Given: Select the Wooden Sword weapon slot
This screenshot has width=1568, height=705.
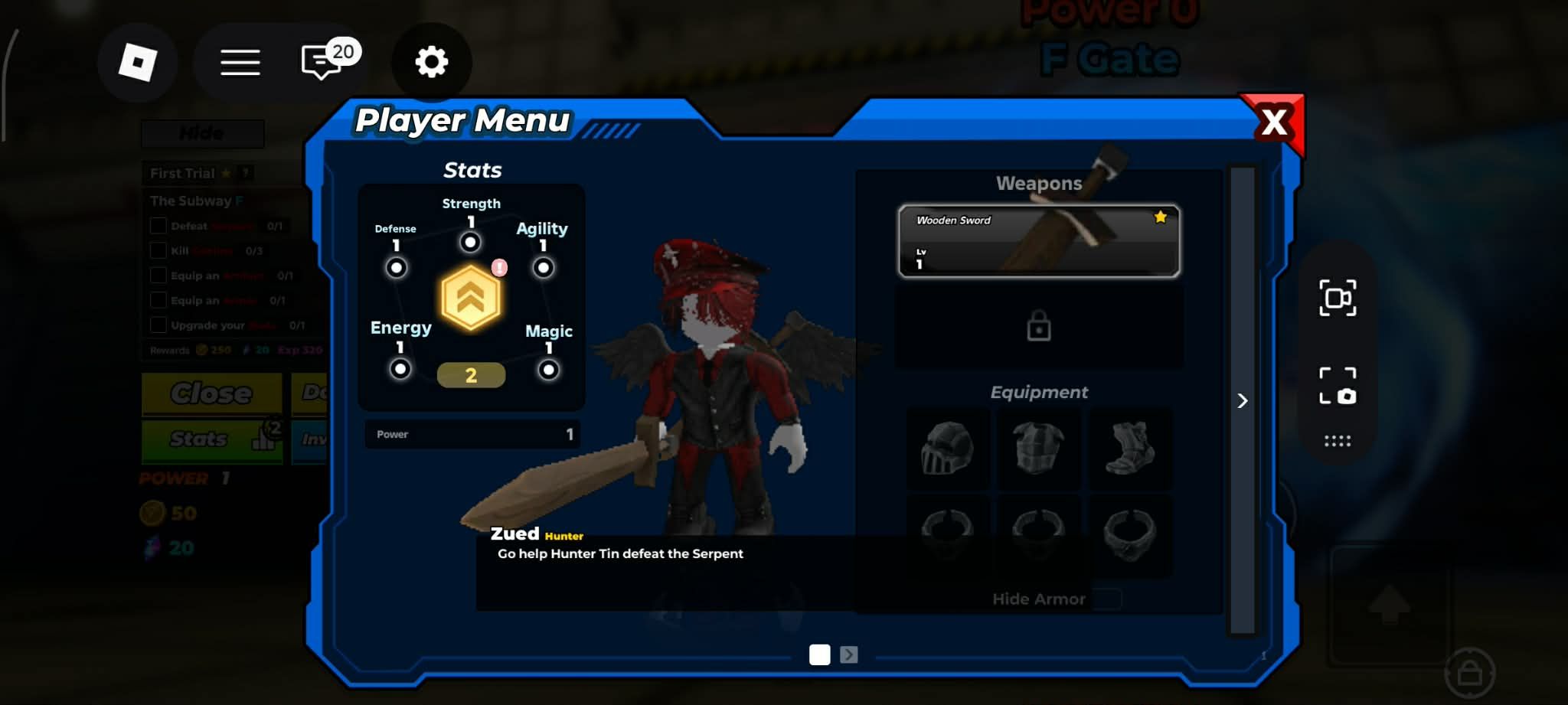Looking at the screenshot, I should pyautogui.click(x=1038, y=241).
